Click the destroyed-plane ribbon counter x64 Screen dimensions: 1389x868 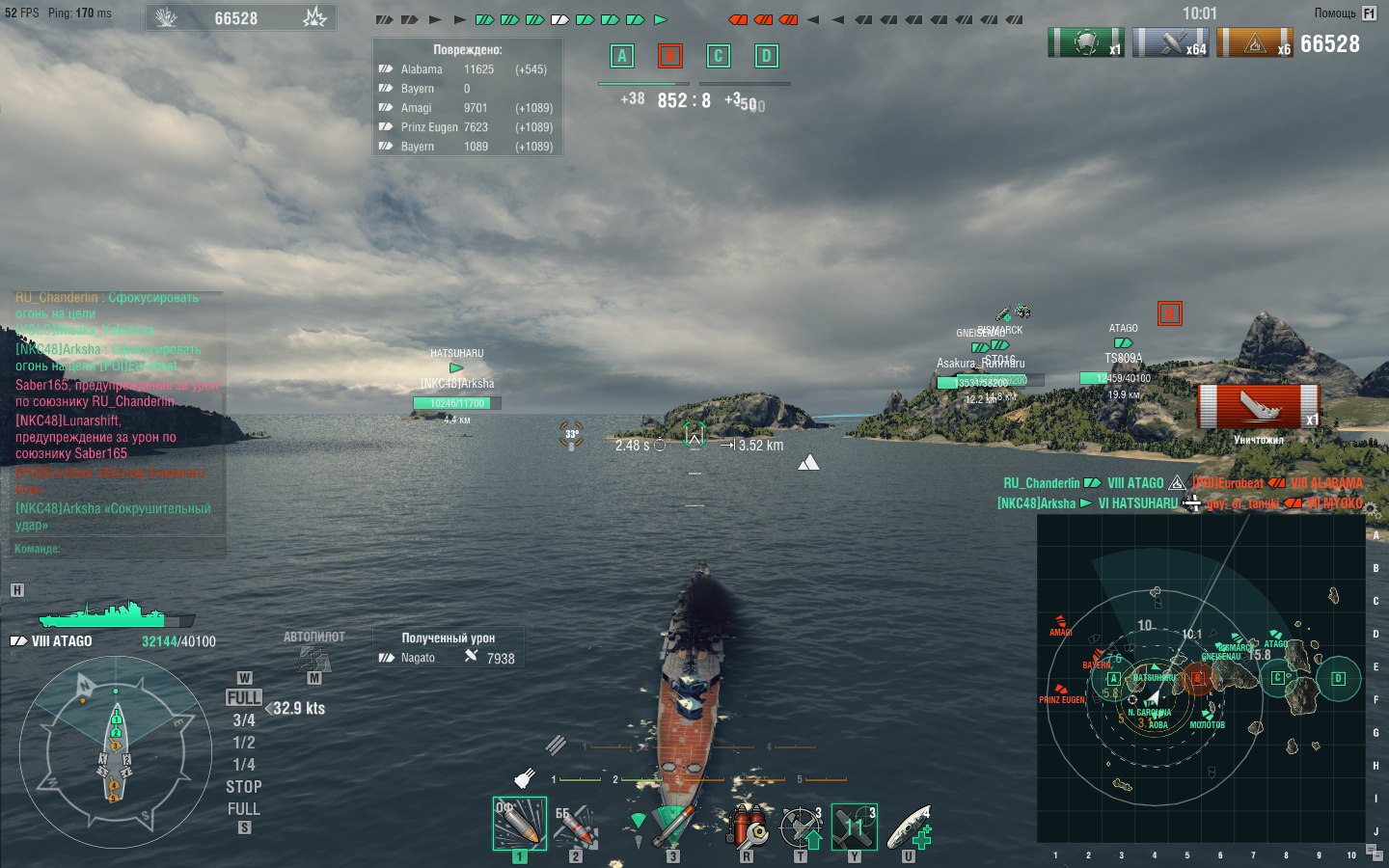1170,42
